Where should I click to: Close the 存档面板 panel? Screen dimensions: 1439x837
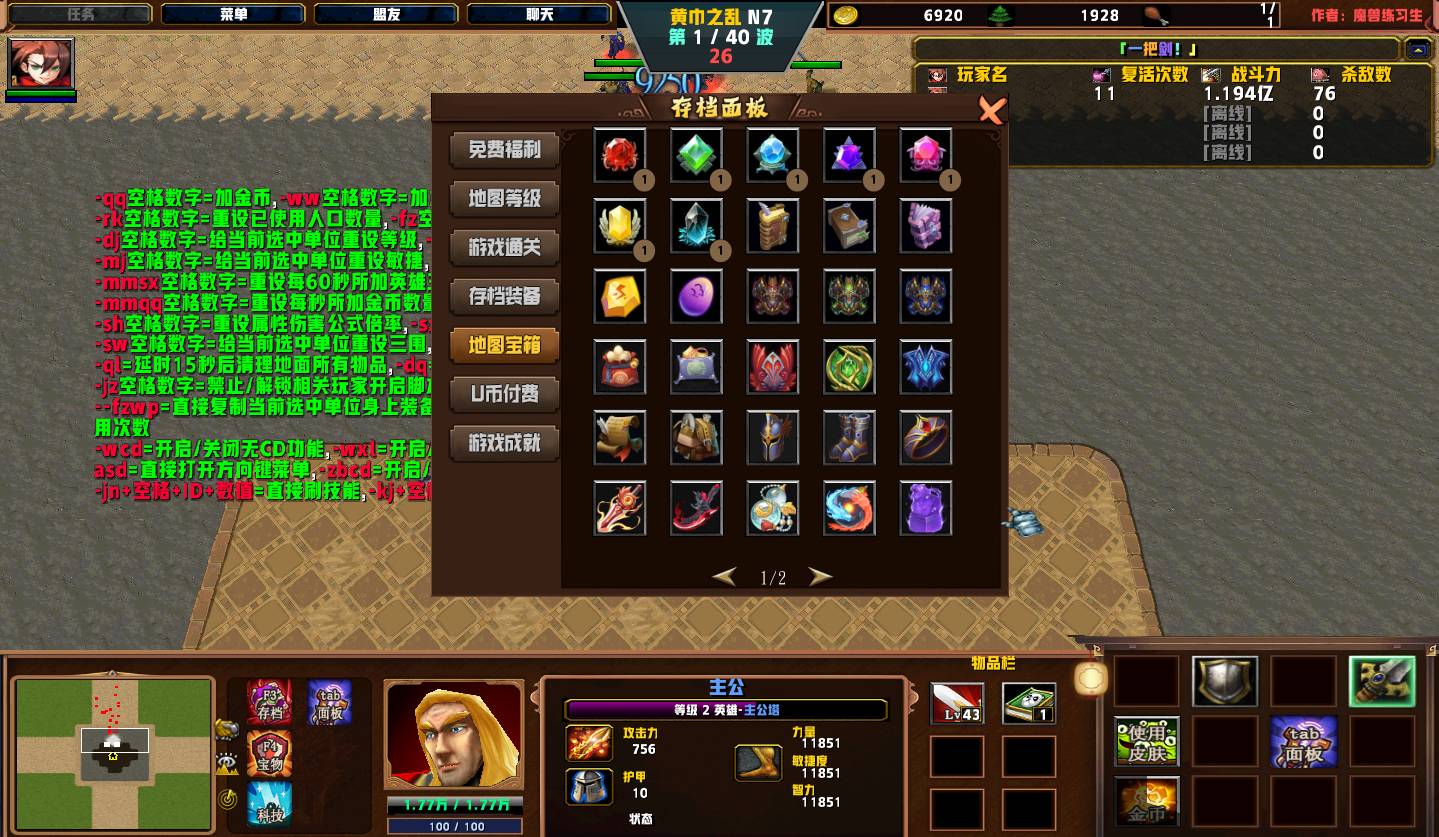tap(990, 110)
